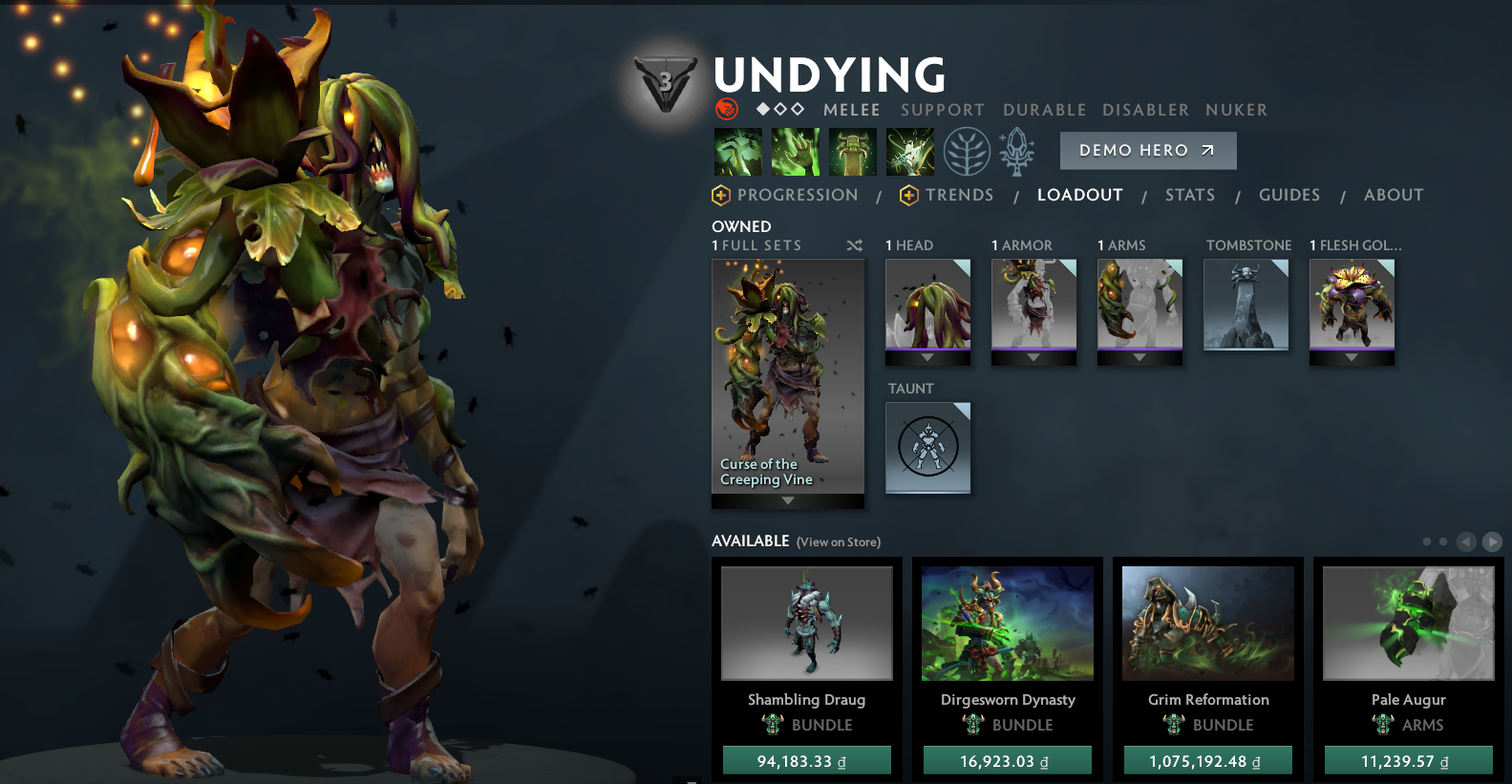Switch to the STATS tab
The image size is (1512, 784).
(x=1189, y=195)
